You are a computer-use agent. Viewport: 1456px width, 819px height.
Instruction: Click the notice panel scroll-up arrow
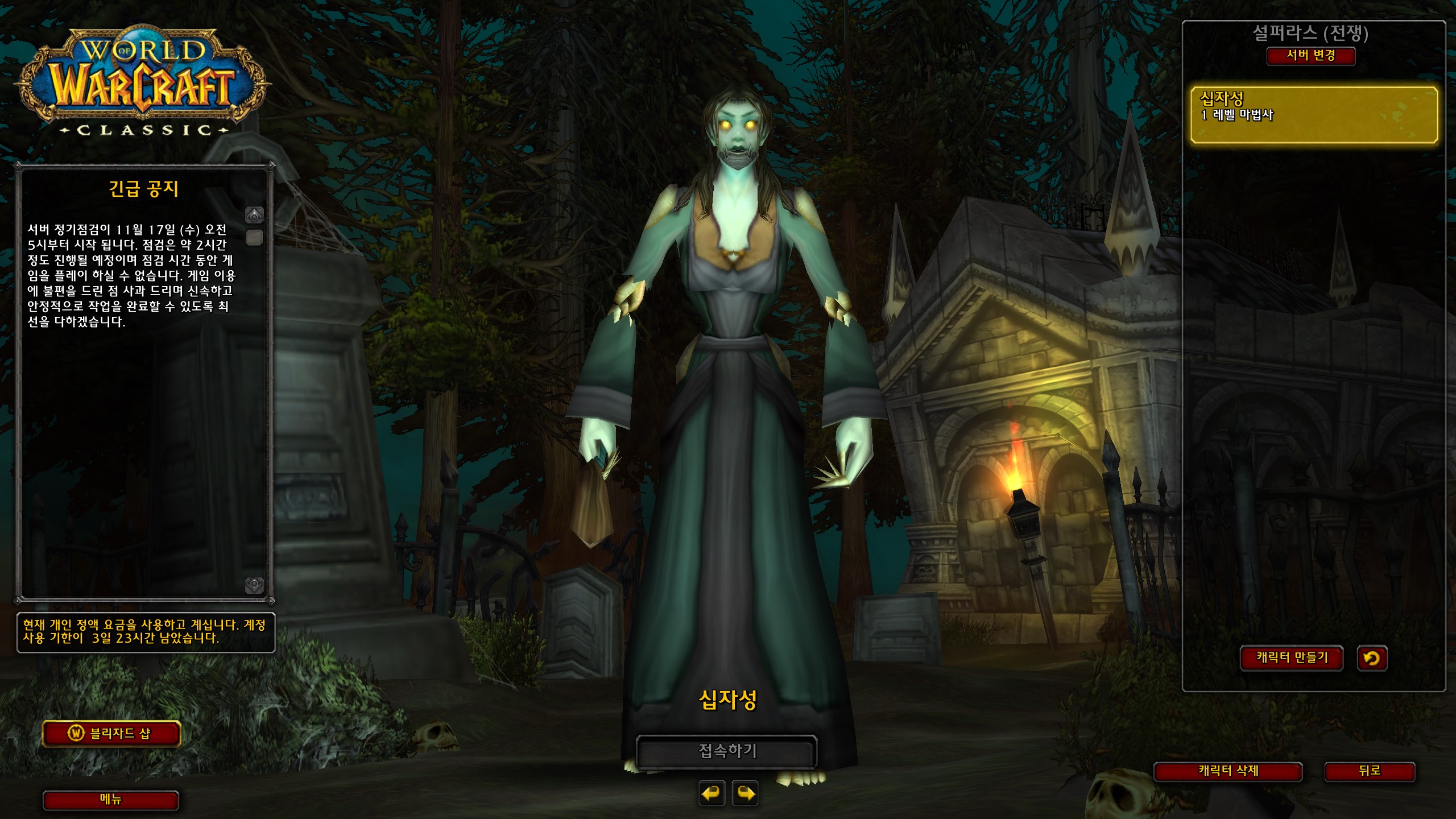point(254,215)
